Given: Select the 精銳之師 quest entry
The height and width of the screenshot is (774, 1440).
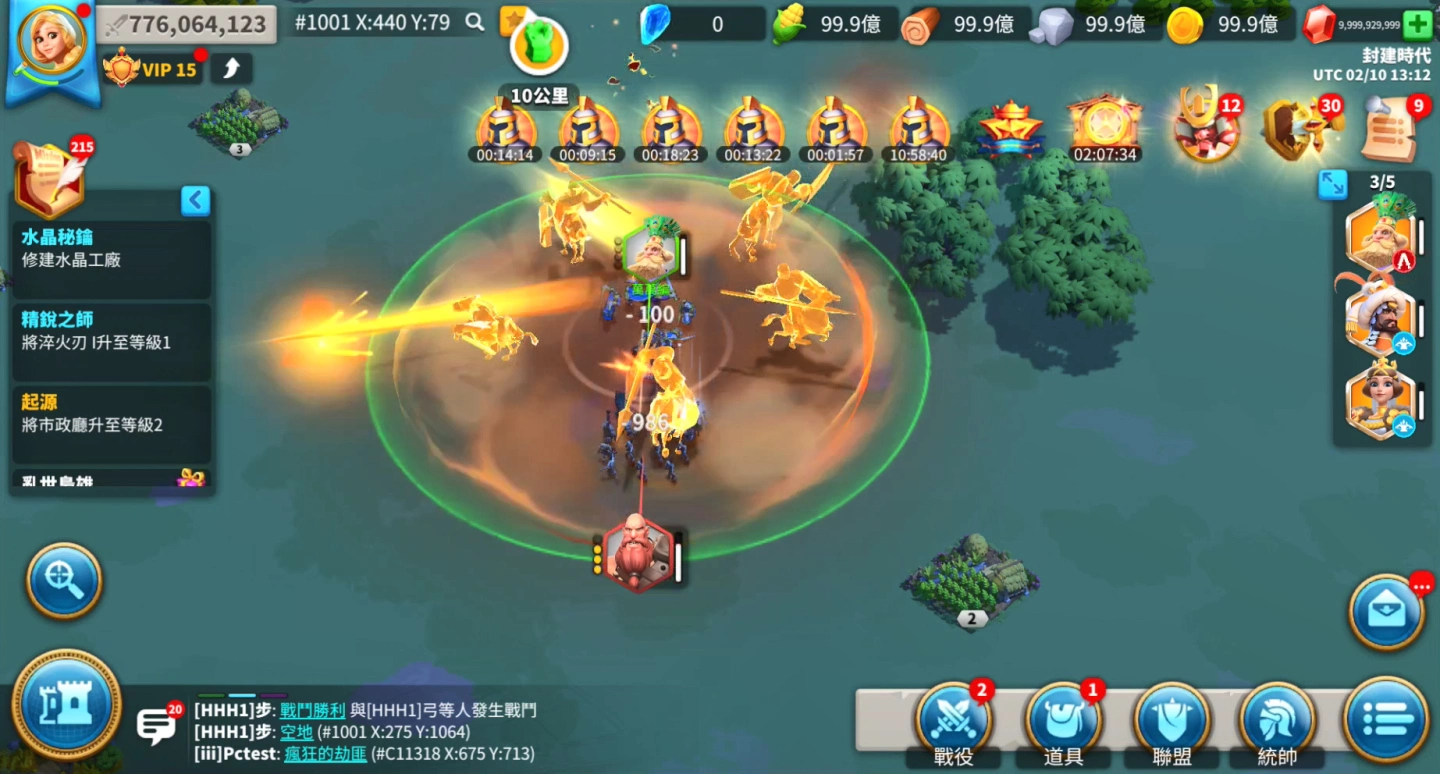Looking at the screenshot, I should [111, 331].
